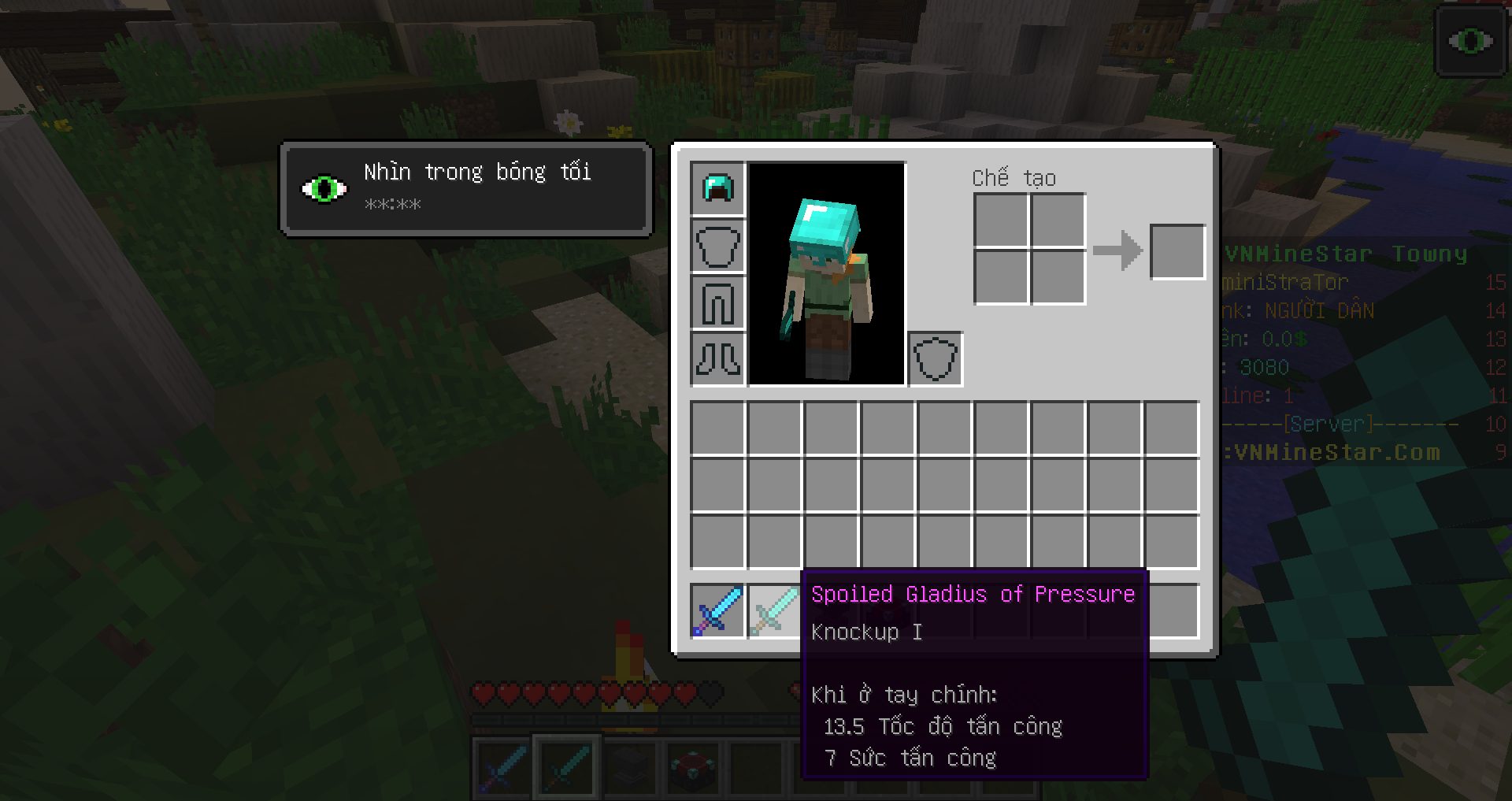The image size is (1512, 801).
Task: Pick up the dark blue sword
Action: [x=717, y=611]
